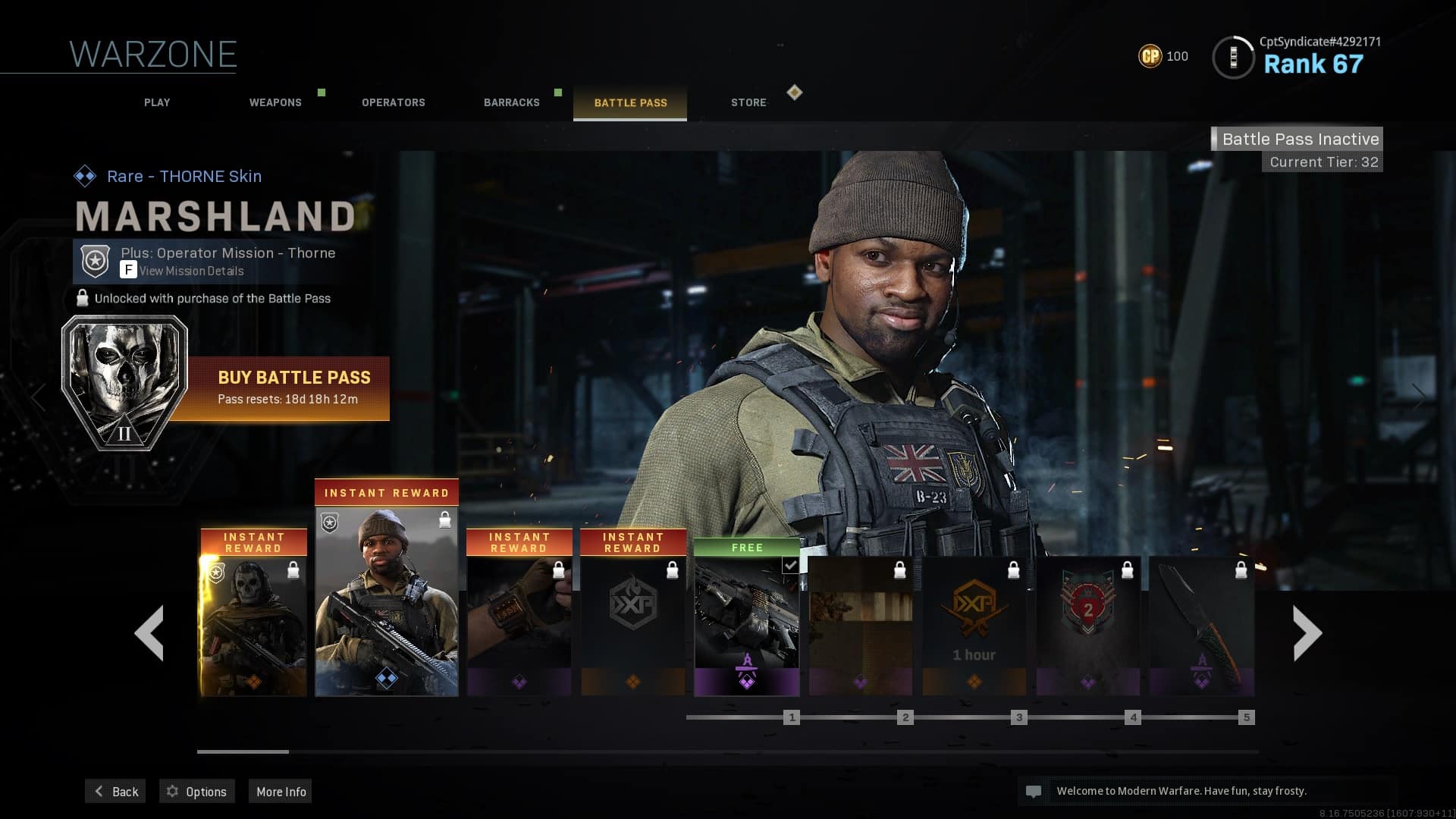Go back with the Back button
Screen dimensions: 1456x819
[x=115, y=791]
